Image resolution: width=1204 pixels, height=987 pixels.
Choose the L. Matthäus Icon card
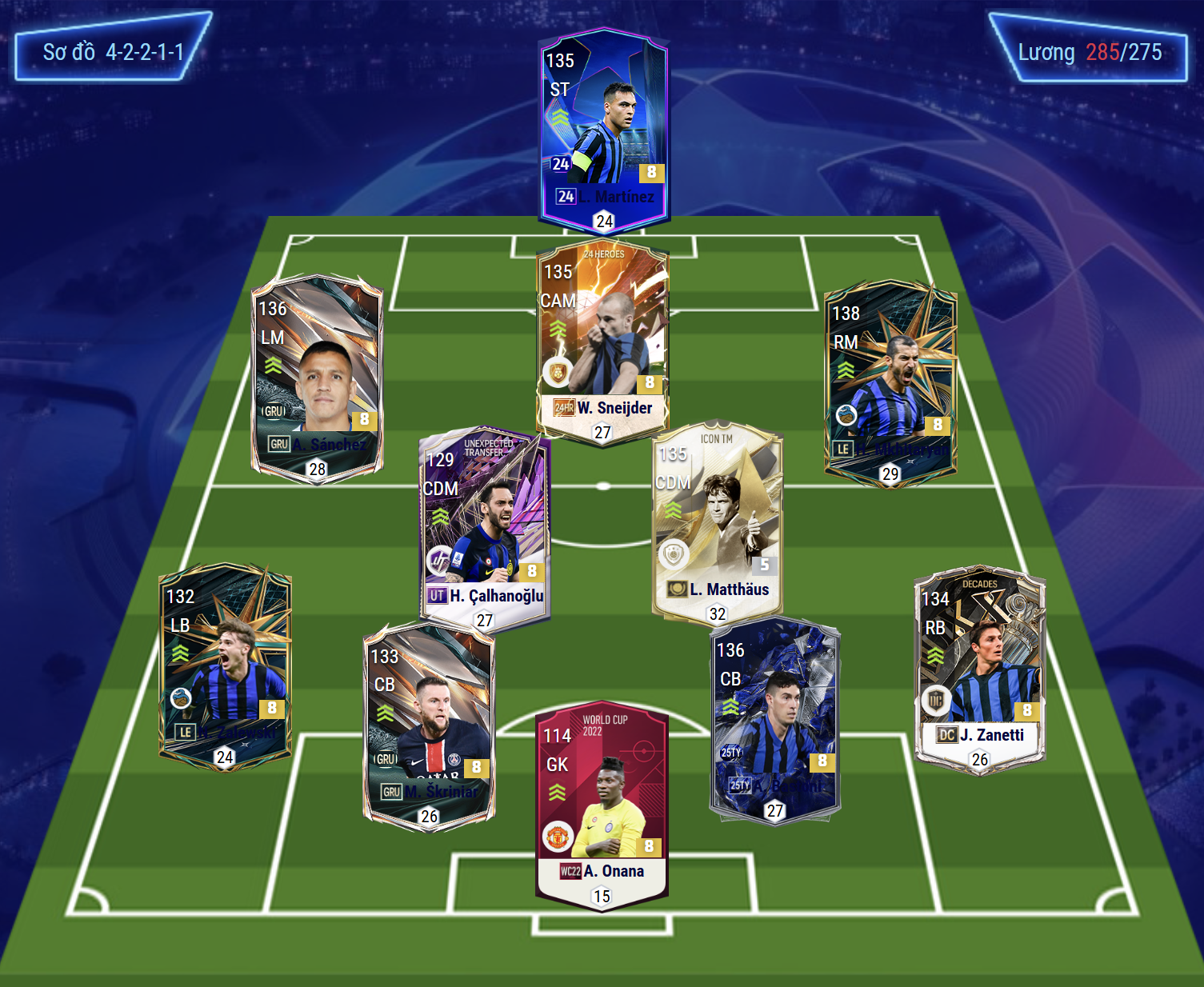pyautogui.click(x=718, y=521)
